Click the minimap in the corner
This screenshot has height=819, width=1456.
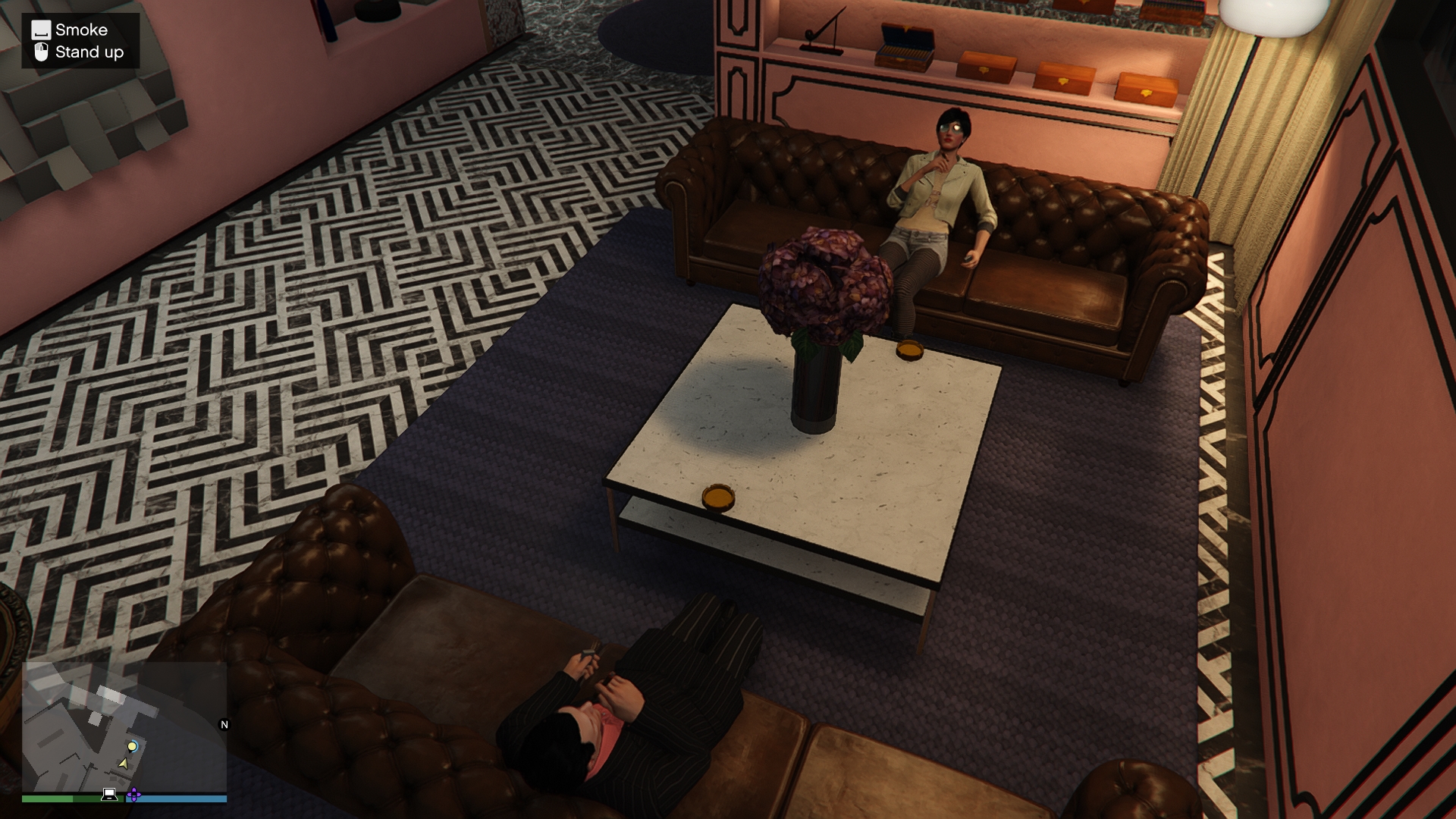[x=124, y=726]
